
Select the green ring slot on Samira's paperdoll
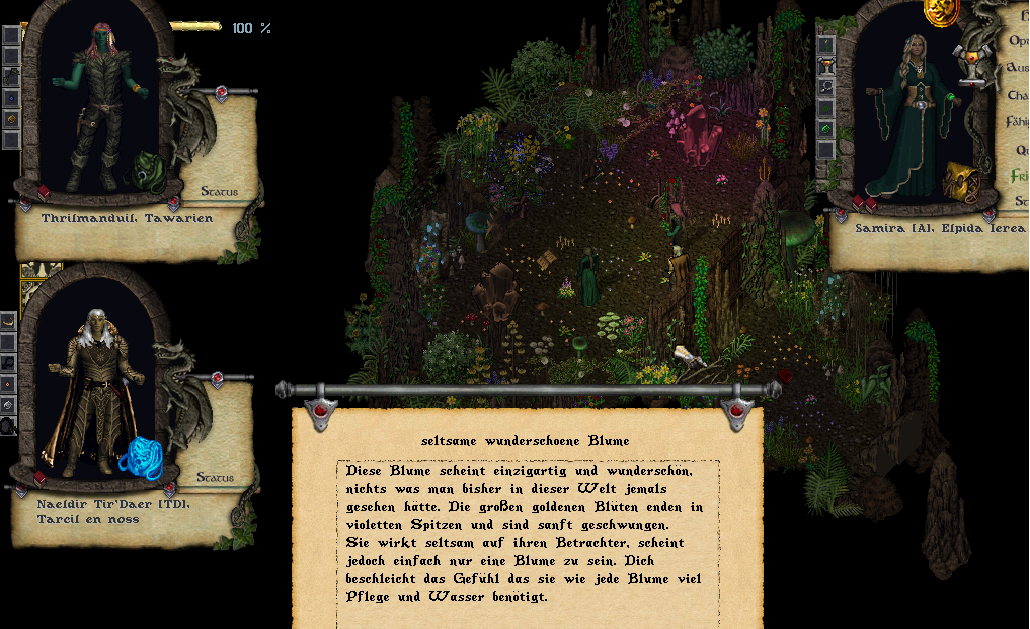pos(826,129)
